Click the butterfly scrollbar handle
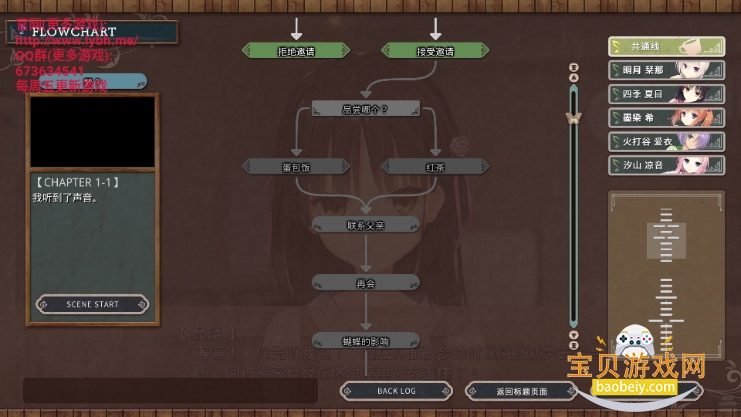Screen dimensions: 741x417 [x=573, y=117]
